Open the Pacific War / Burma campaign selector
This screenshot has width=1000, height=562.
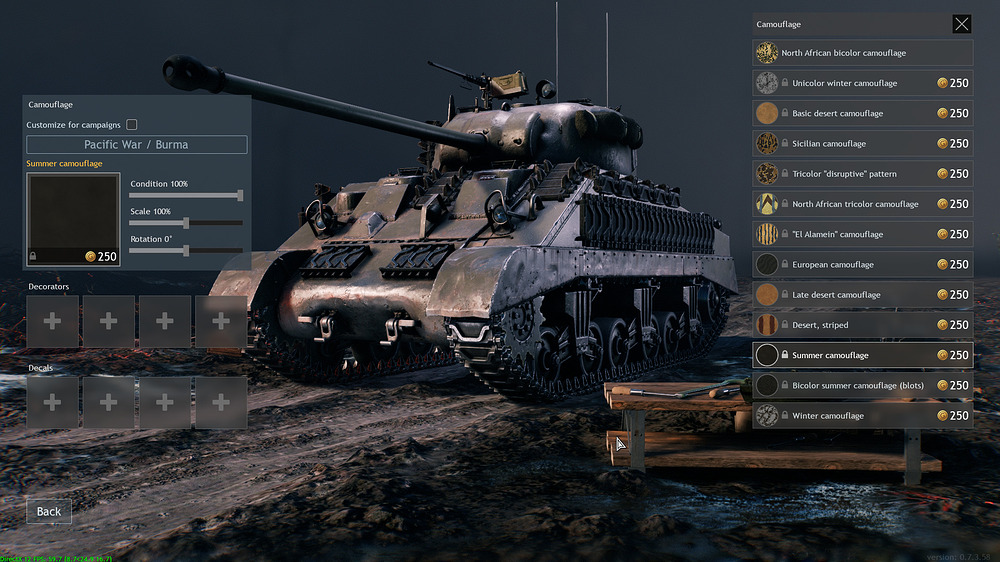click(136, 145)
